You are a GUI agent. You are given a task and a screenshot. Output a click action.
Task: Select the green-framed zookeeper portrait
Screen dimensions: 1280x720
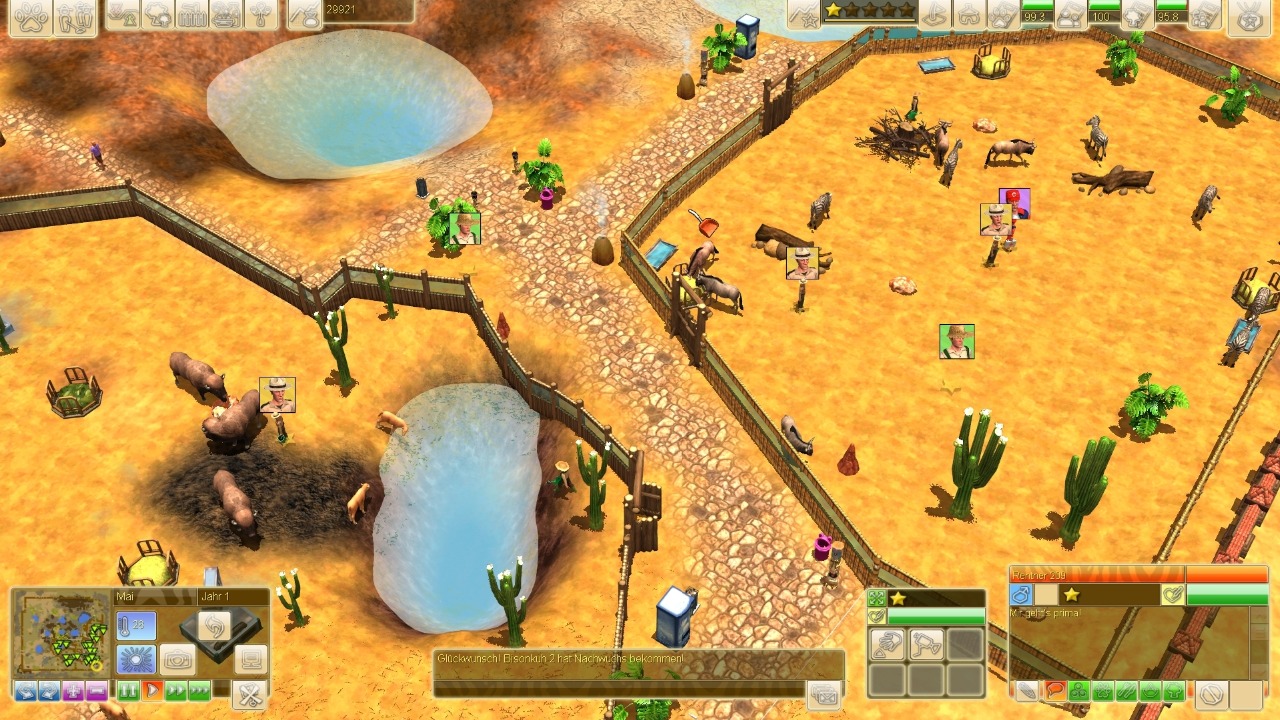click(957, 341)
